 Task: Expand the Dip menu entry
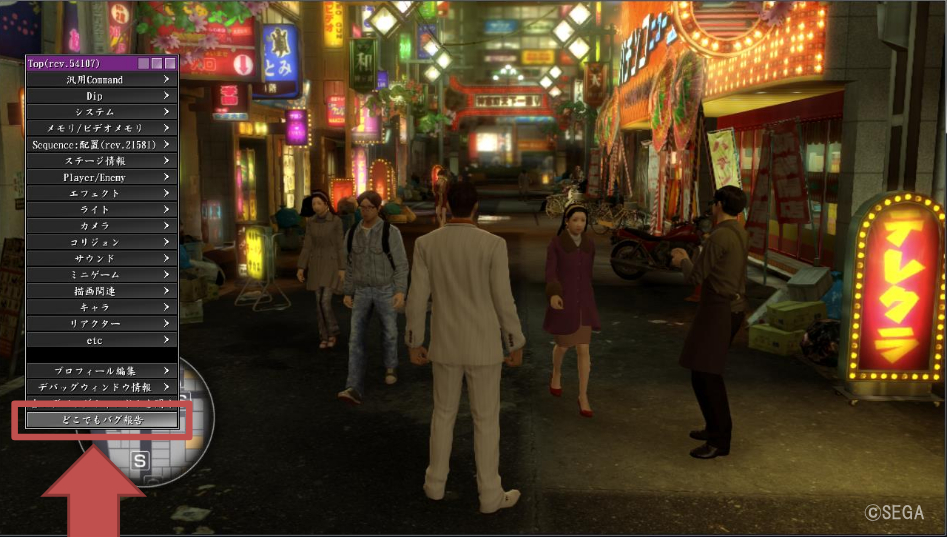[101, 95]
